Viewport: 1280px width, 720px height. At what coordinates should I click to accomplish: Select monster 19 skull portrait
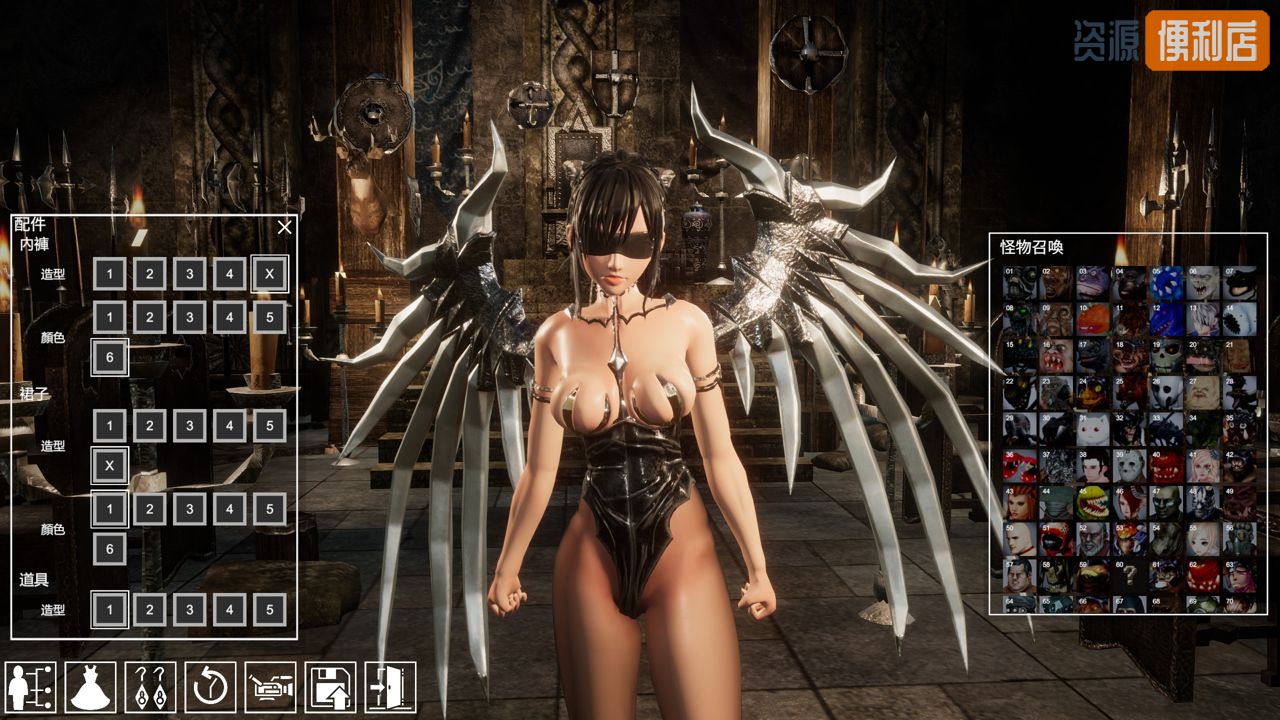coord(1166,356)
